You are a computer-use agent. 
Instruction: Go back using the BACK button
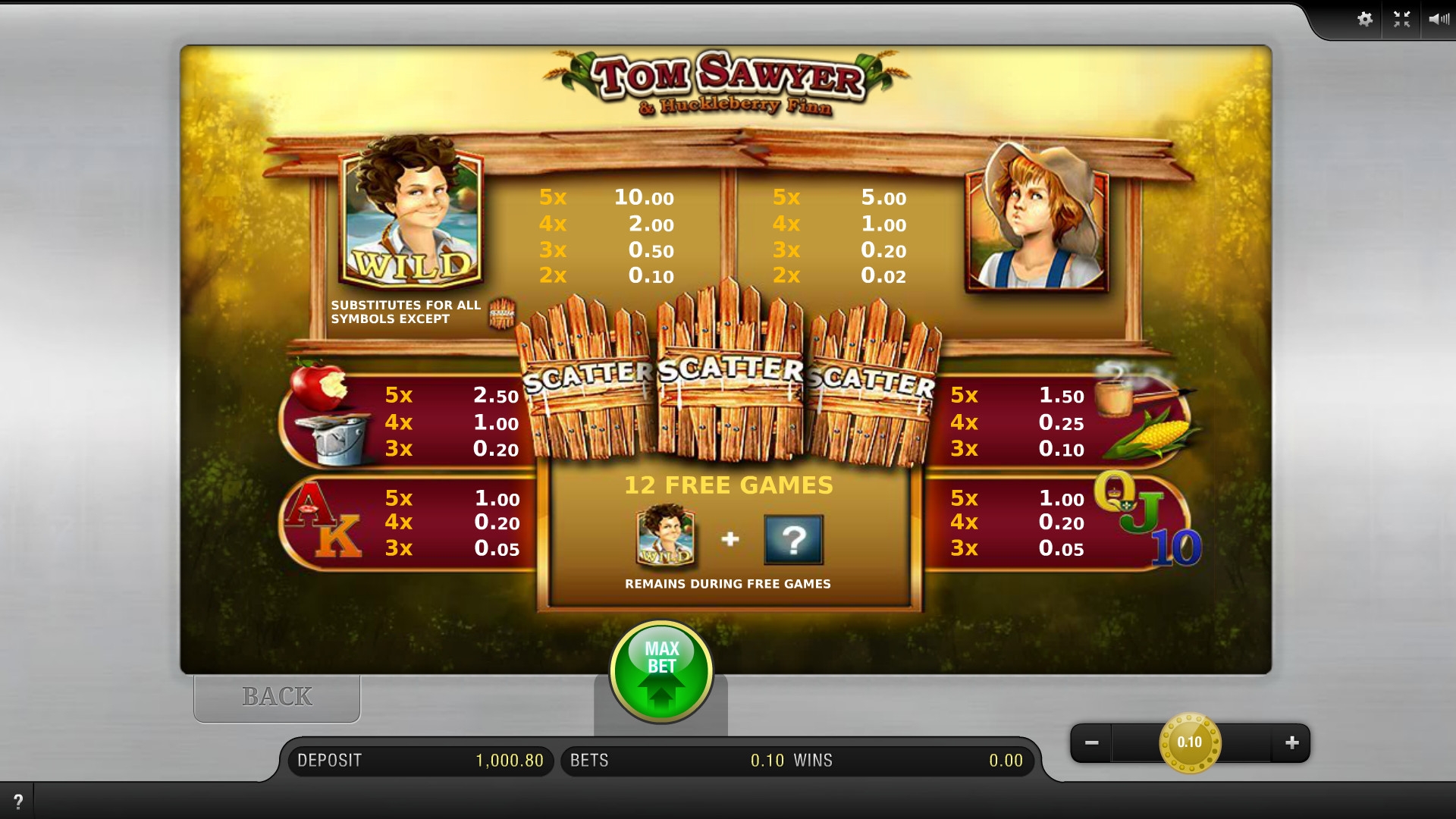click(277, 697)
